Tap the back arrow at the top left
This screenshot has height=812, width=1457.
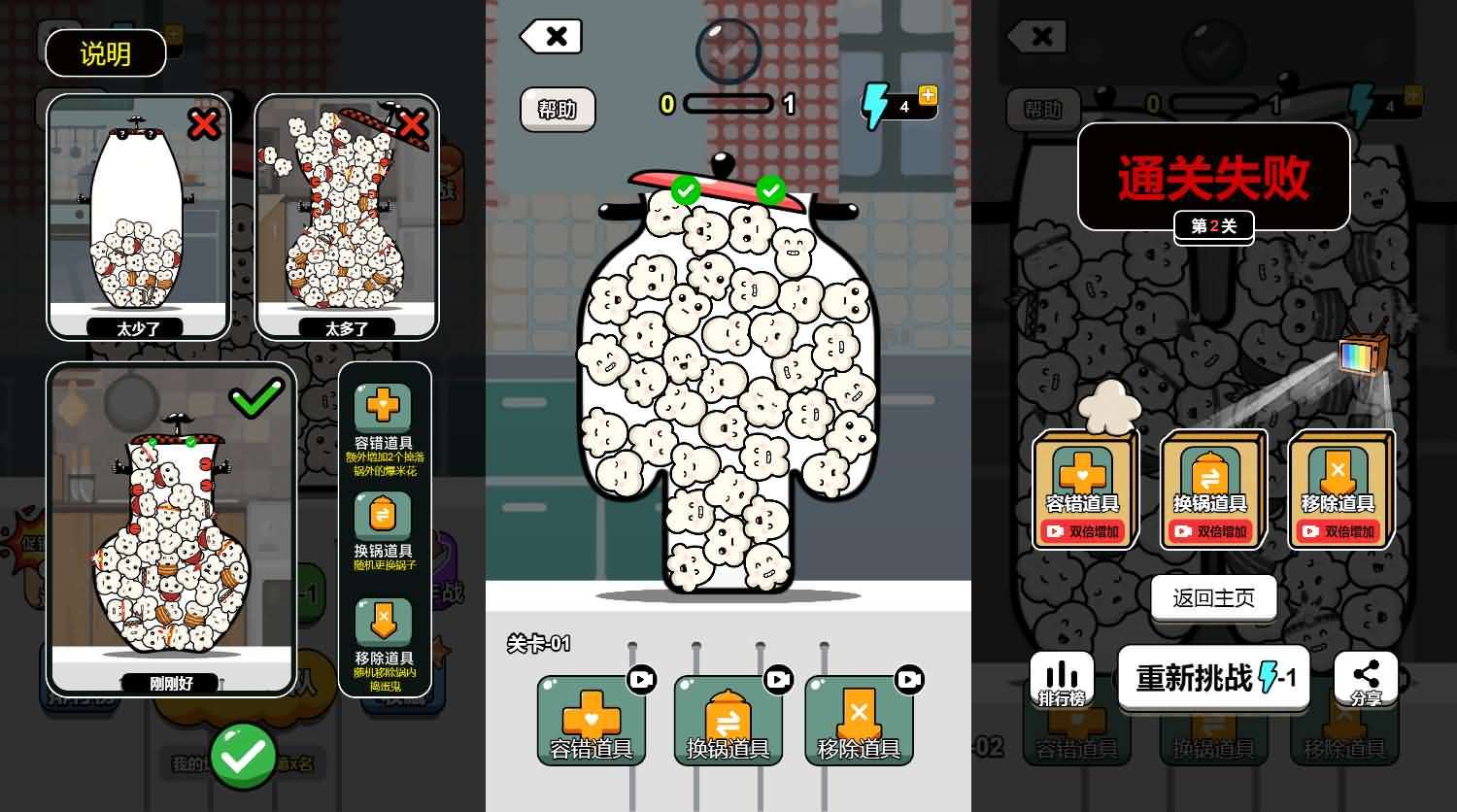(551, 36)
